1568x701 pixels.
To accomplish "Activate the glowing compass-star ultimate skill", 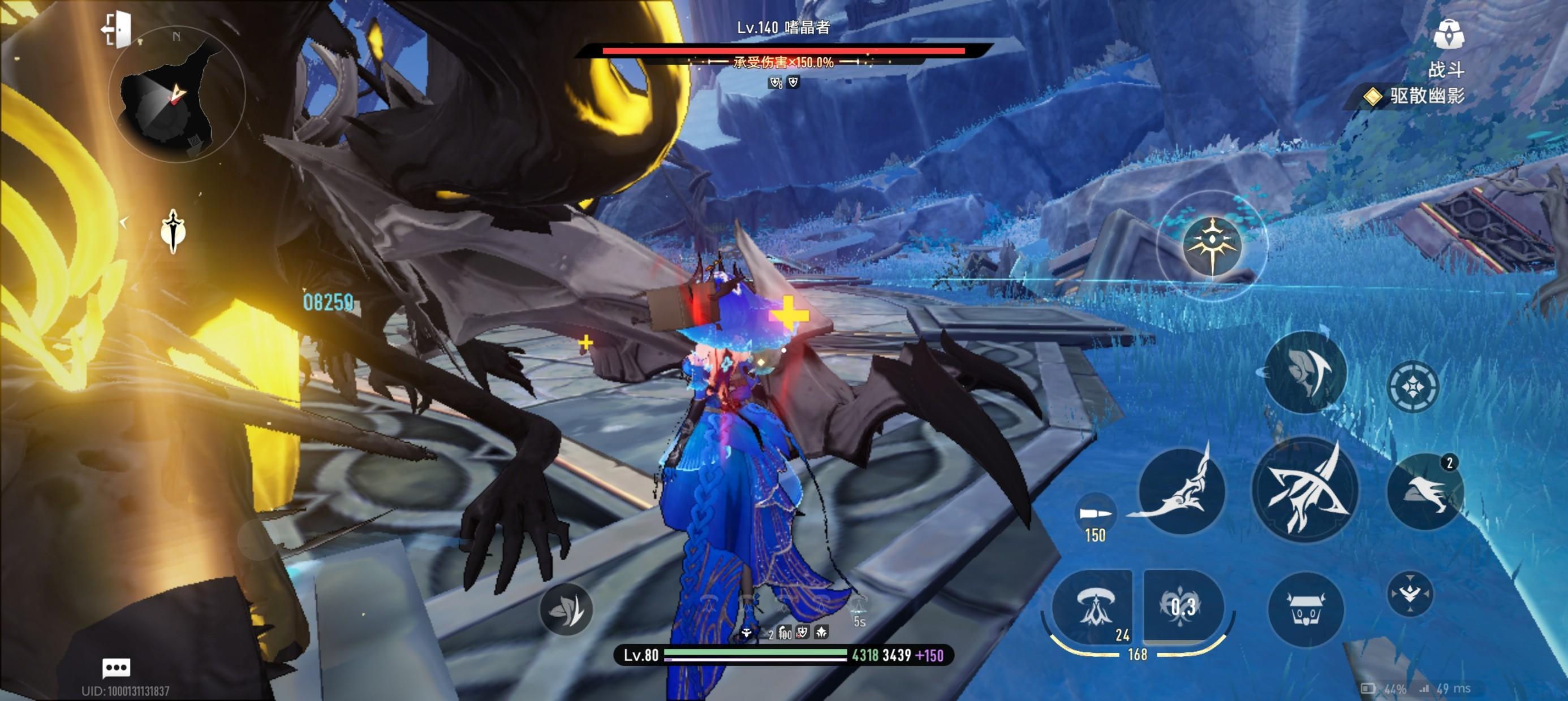I will click(1212, 245).
